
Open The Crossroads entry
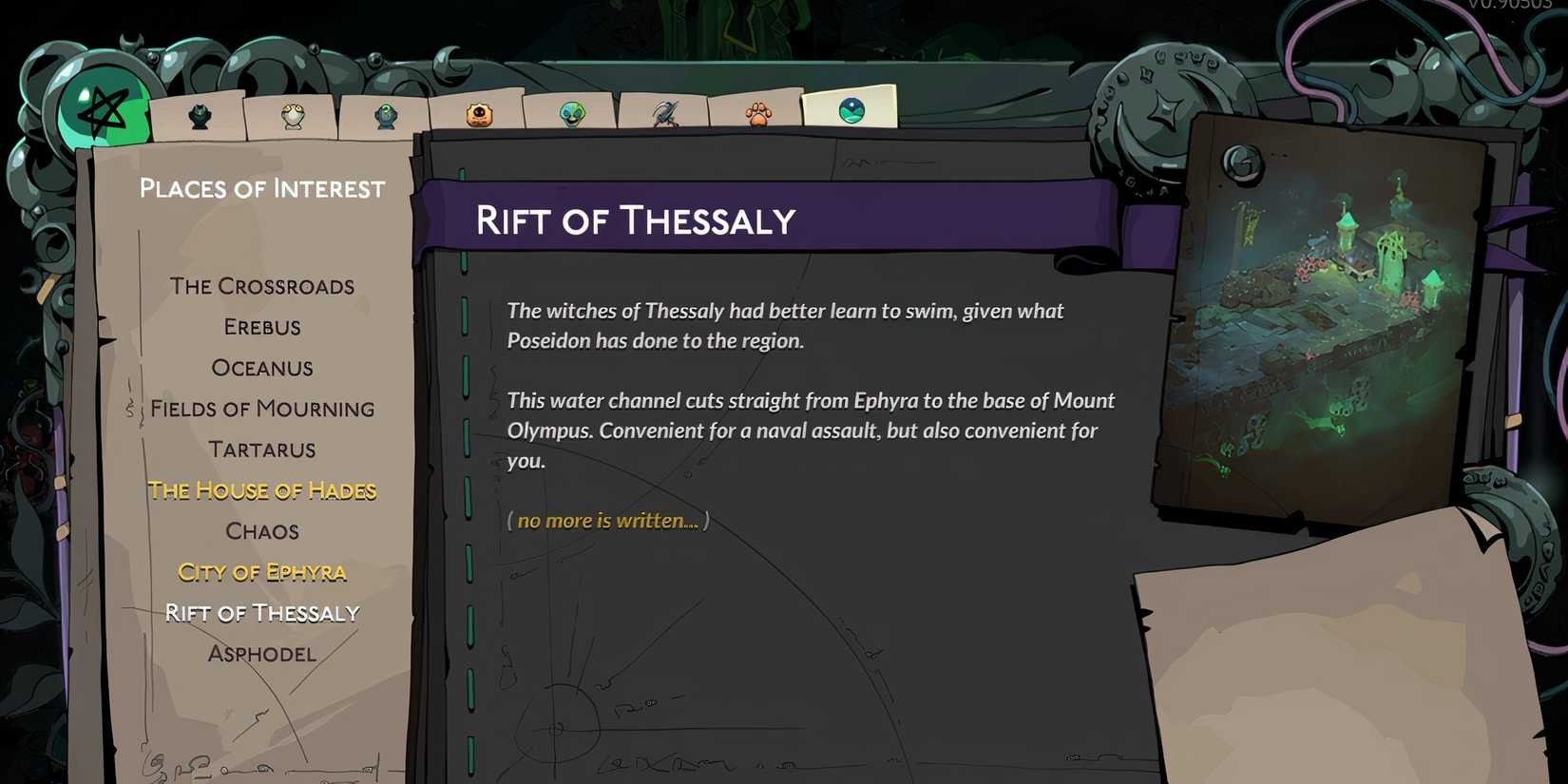(x=262, y=286)
